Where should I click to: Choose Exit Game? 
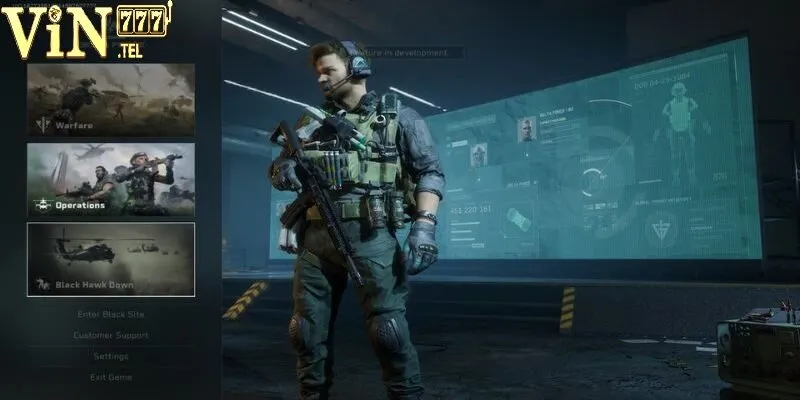(111, 377)
